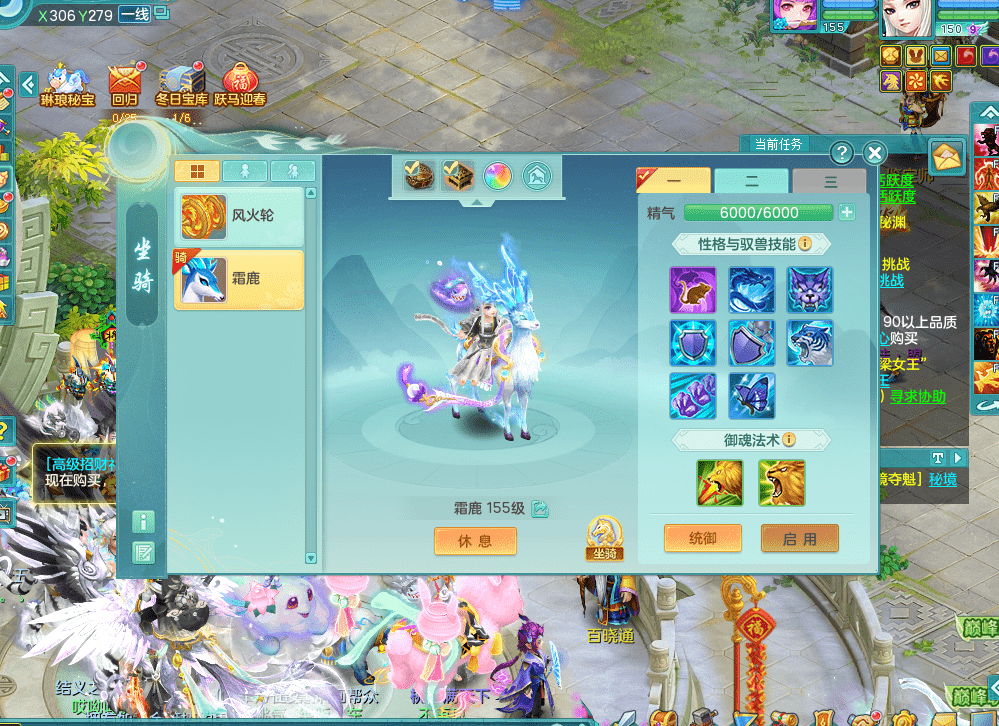This screenshot has height=726, width=999.
Task: Rename mount via edit icon beside 霜鹿 155级
Action: (540, 509)
